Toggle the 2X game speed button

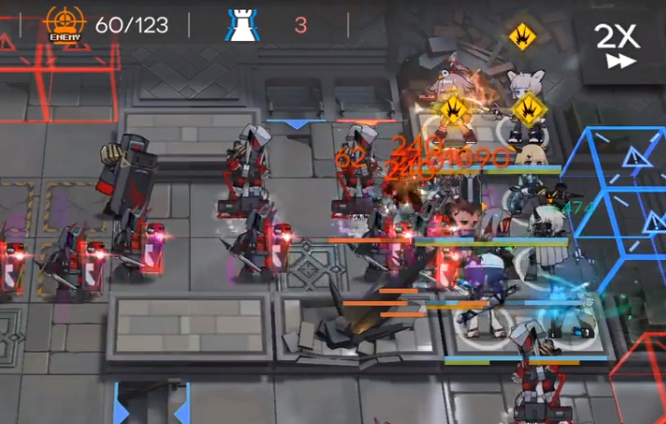coord(616,45)
